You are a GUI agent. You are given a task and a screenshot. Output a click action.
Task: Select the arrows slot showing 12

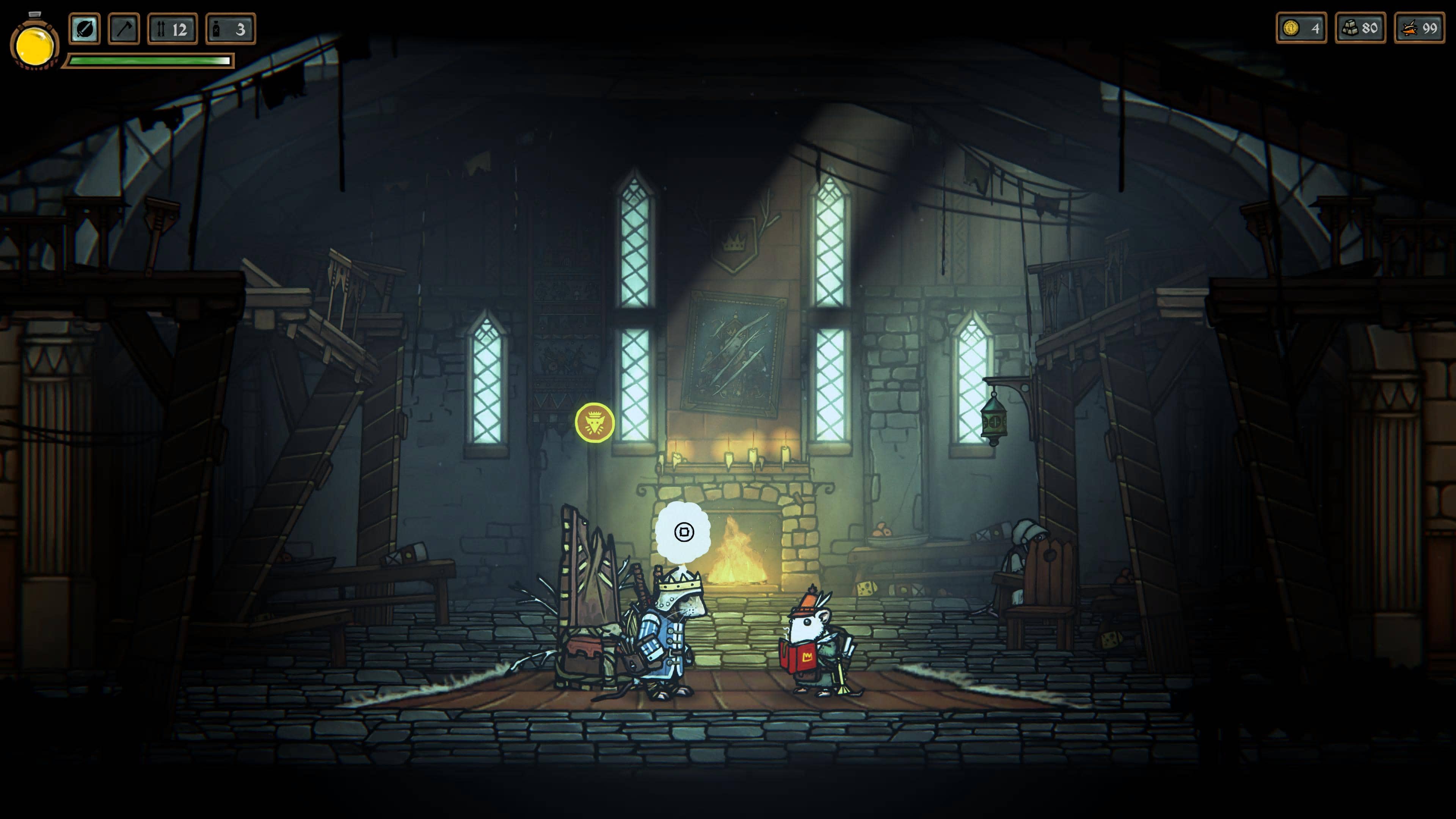point(173,29)
